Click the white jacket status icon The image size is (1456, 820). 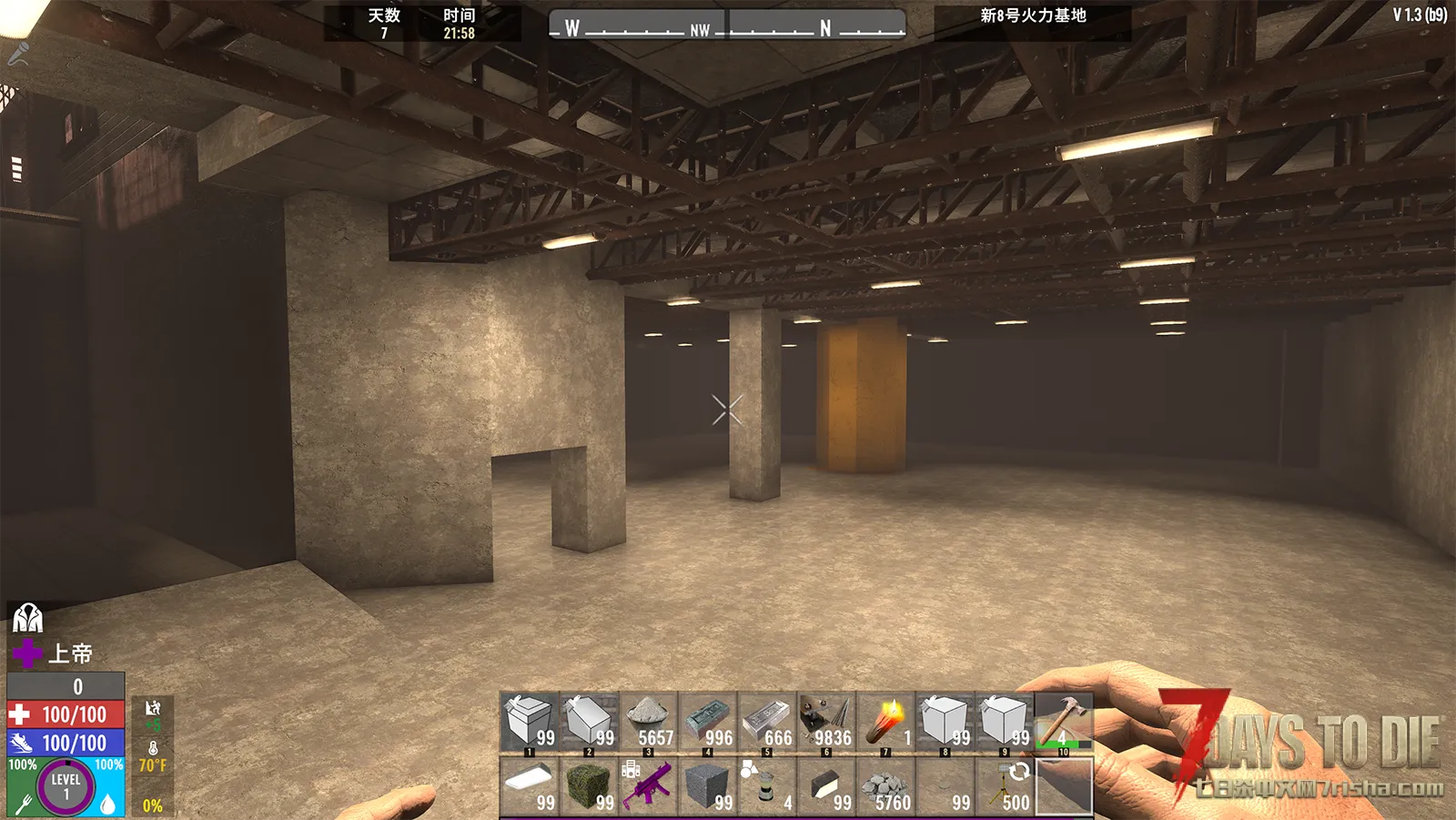click(27, 618)
